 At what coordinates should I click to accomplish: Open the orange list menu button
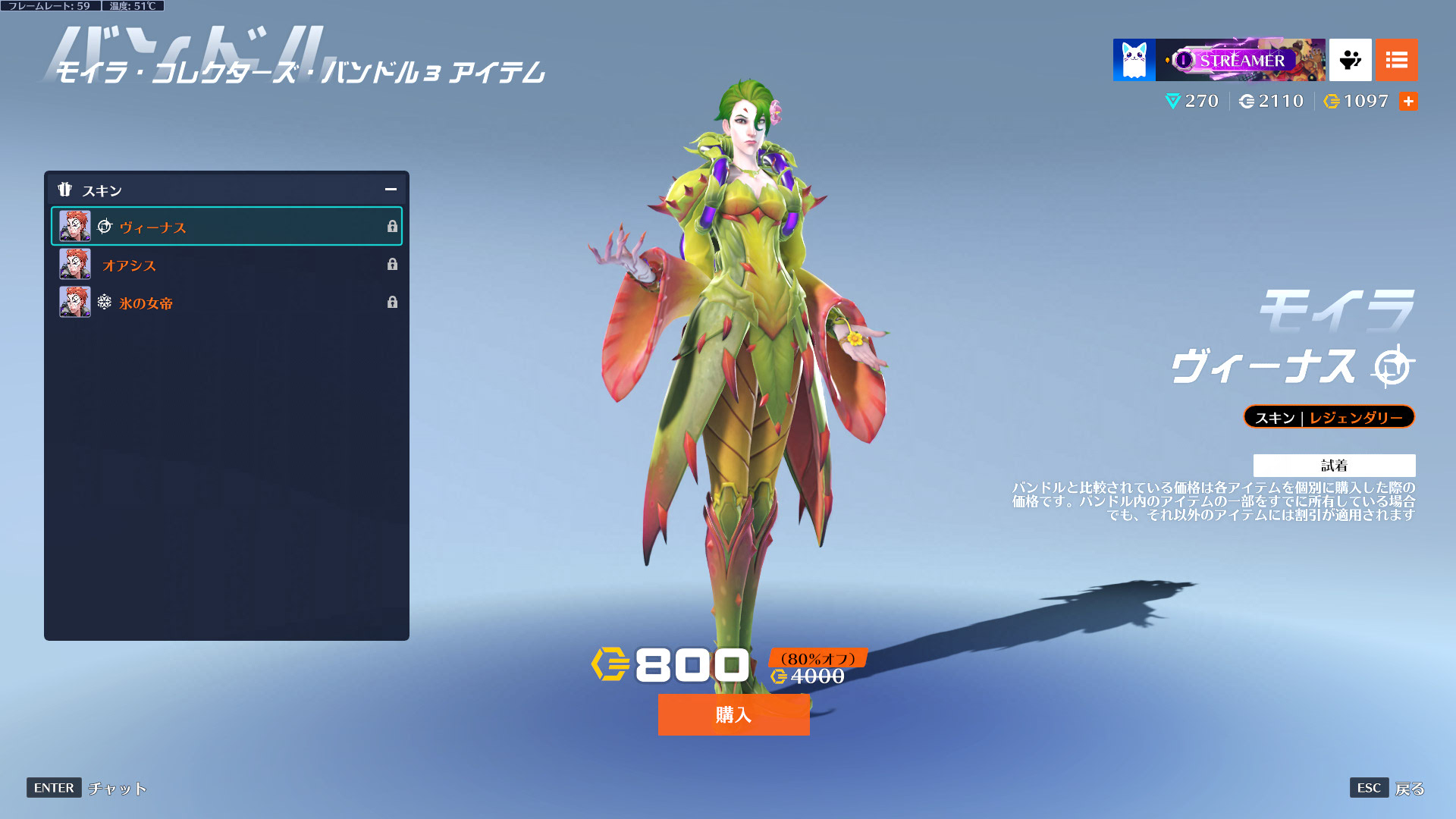click(1396, 60)
